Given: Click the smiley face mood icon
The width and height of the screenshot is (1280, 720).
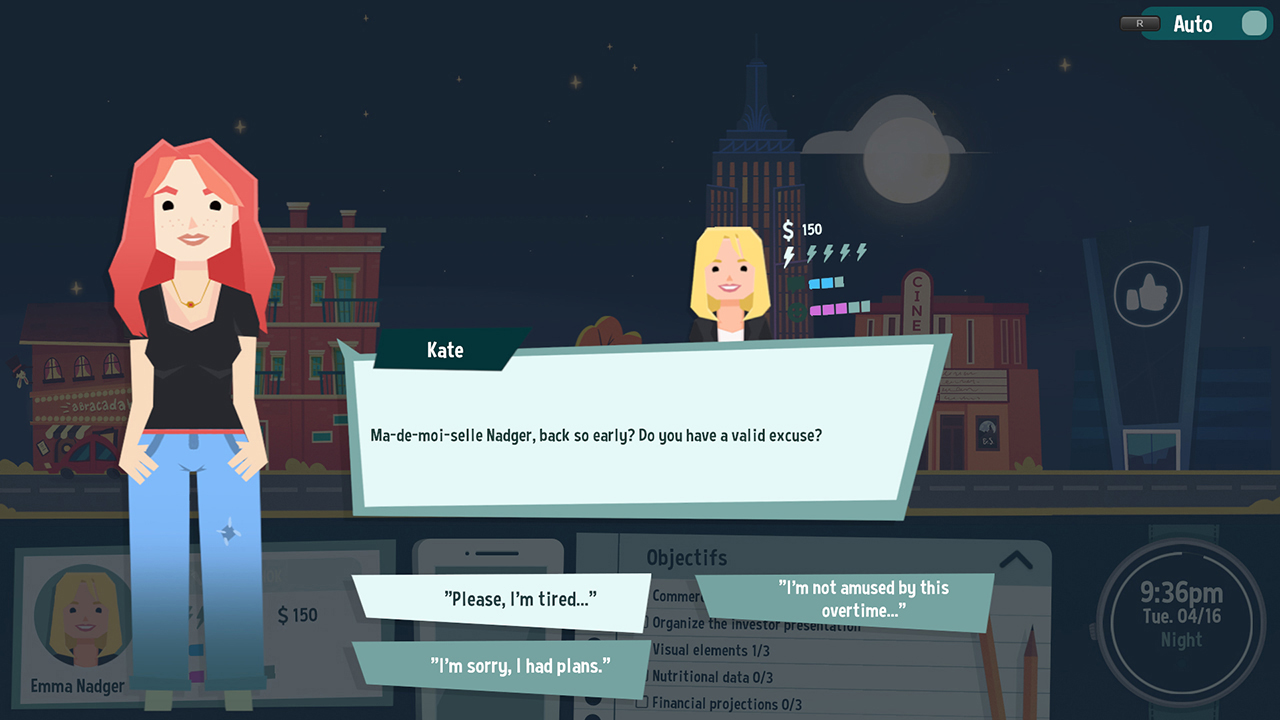Looking at the screenshot, I should 796,310.
